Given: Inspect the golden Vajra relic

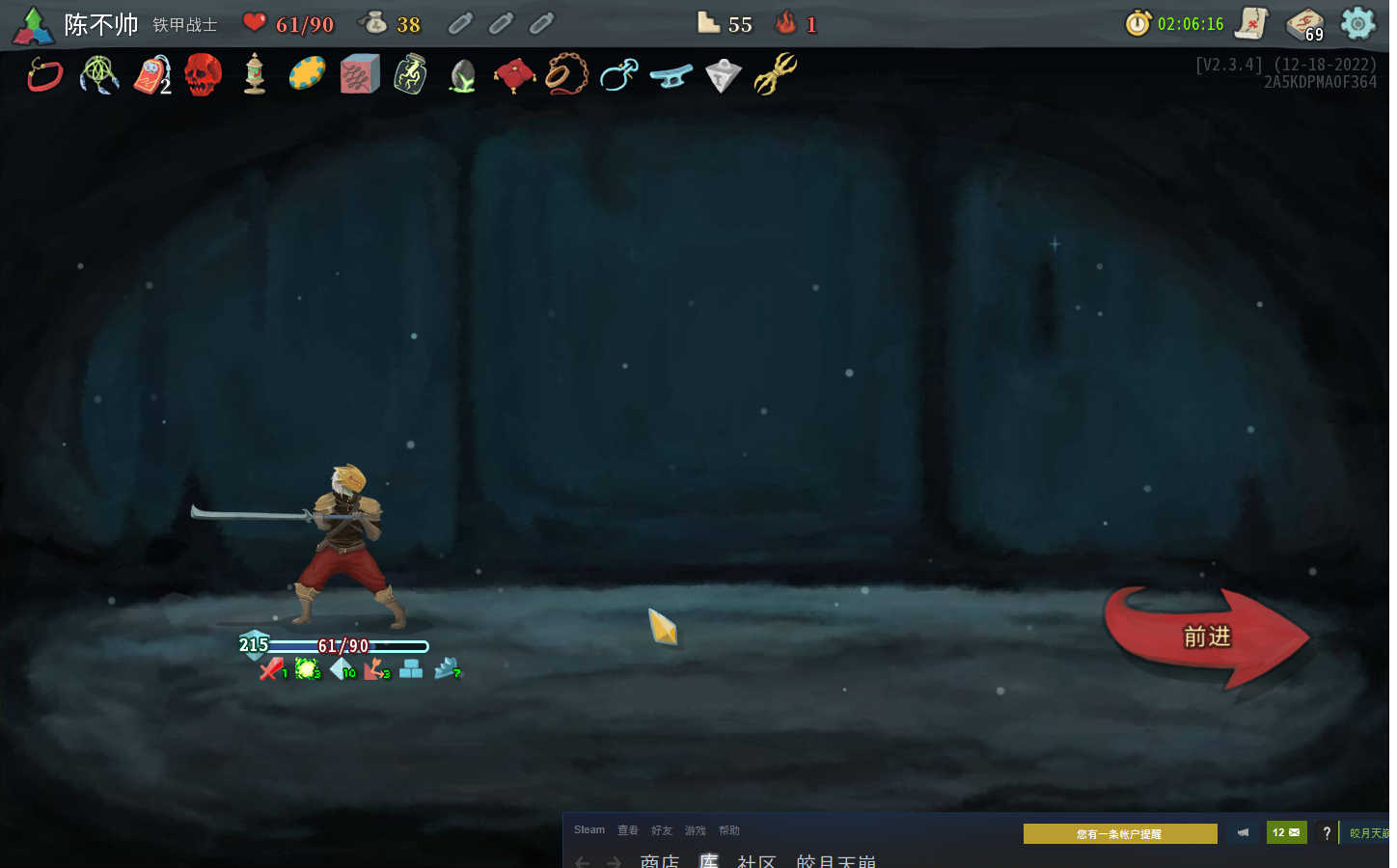Looking at the screenshot, I should (x=775, y=74).
